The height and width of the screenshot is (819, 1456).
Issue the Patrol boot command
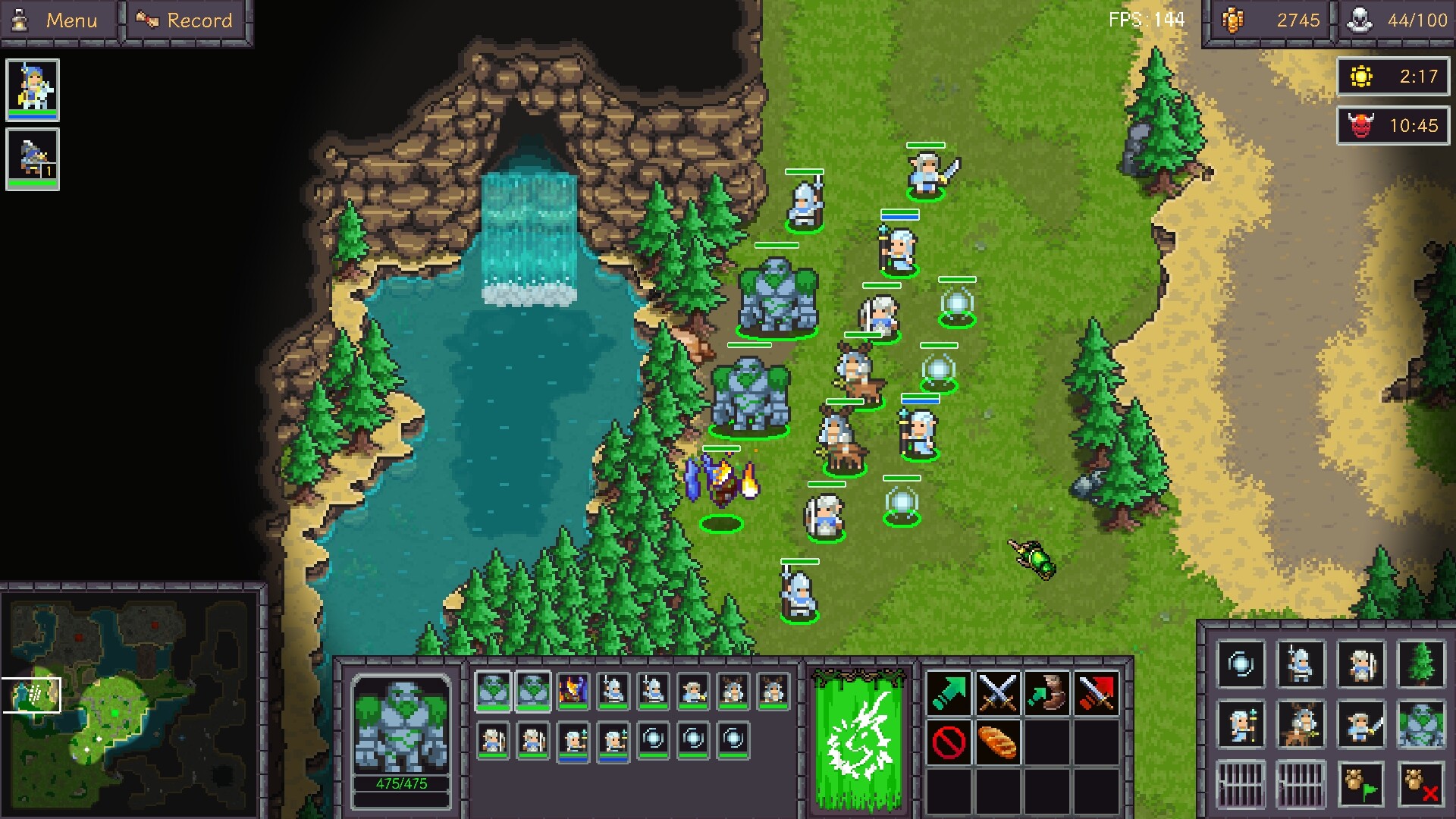1047,691
